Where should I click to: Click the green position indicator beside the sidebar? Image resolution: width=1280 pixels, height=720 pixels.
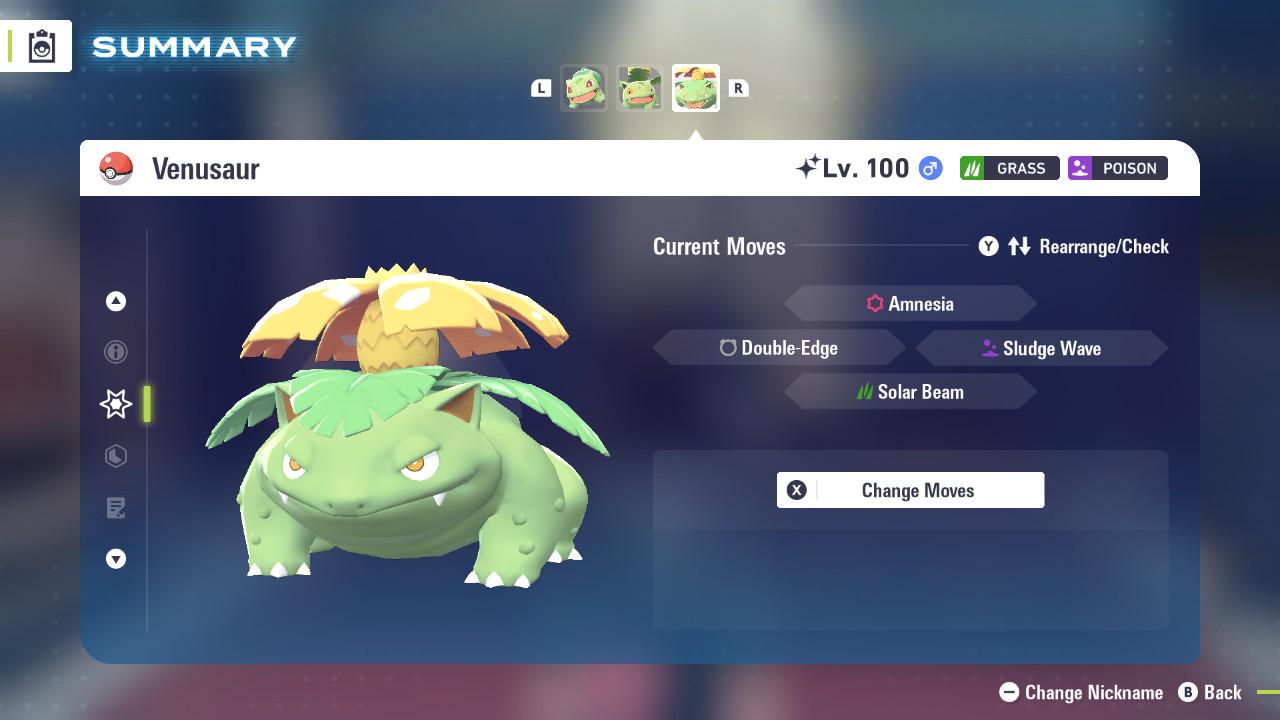146,404
